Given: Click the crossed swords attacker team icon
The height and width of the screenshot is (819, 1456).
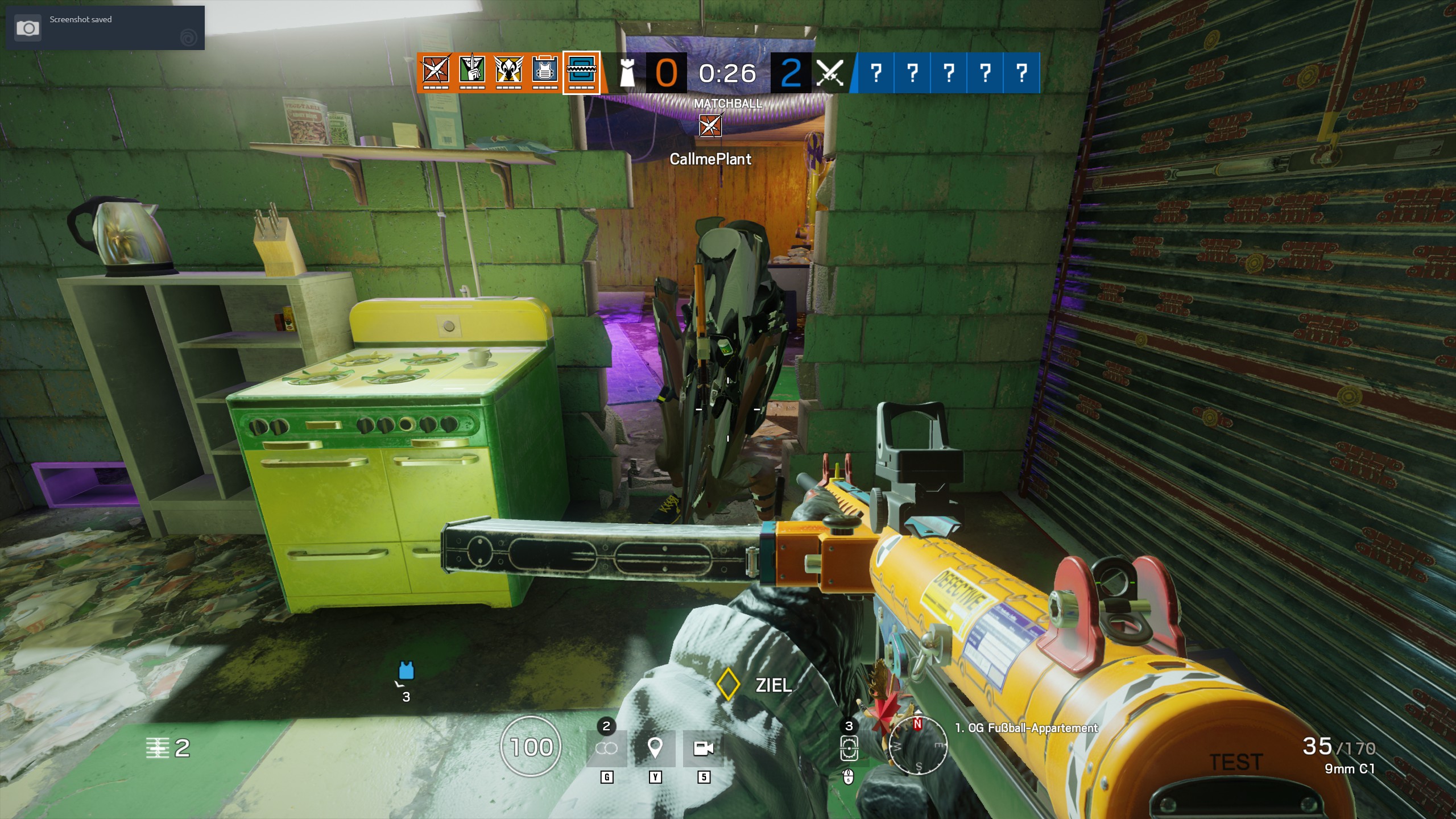Looking at the screenshot, I should (829, 73).
